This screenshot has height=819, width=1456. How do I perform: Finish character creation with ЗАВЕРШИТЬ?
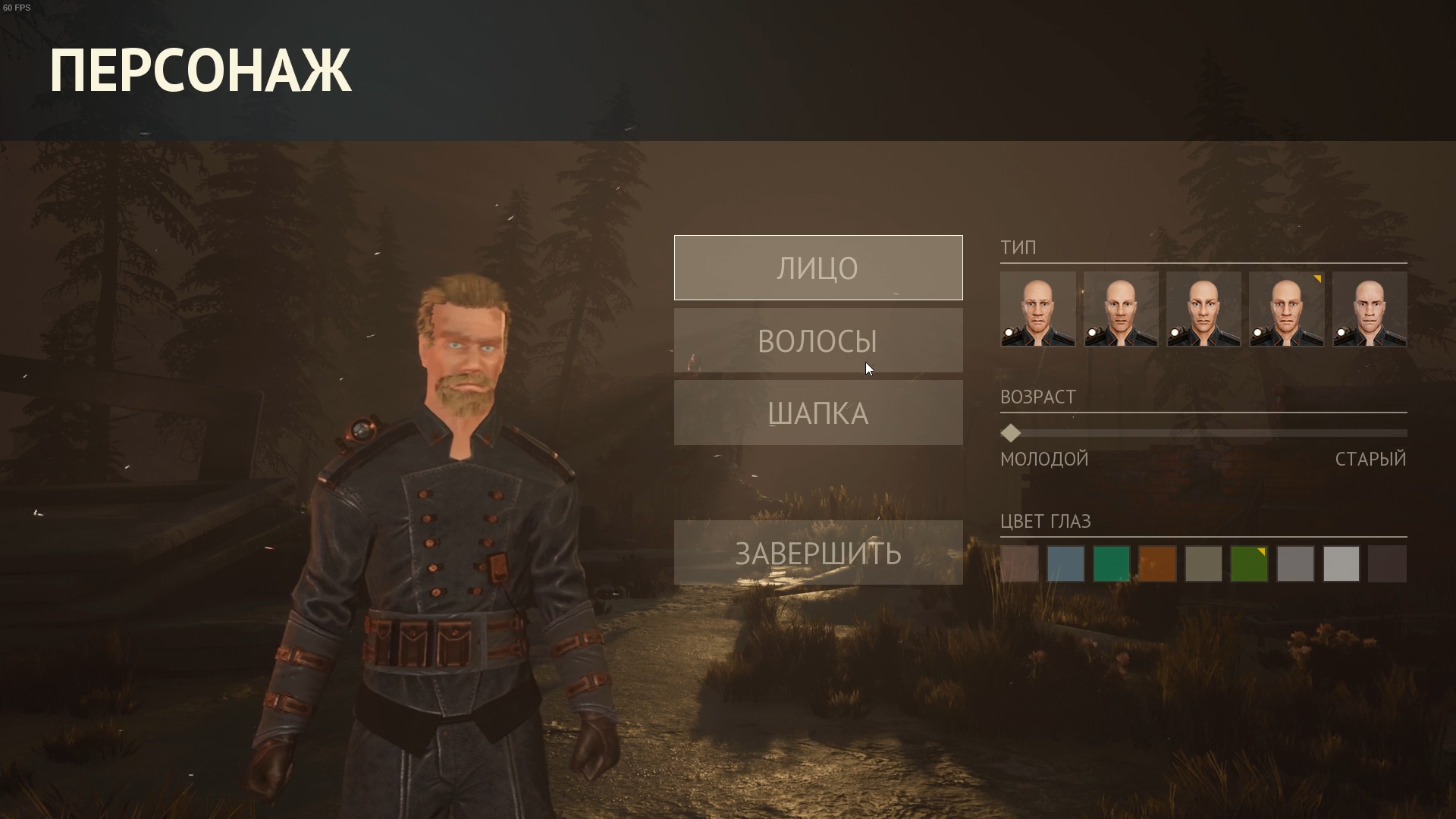click(818, 553)
